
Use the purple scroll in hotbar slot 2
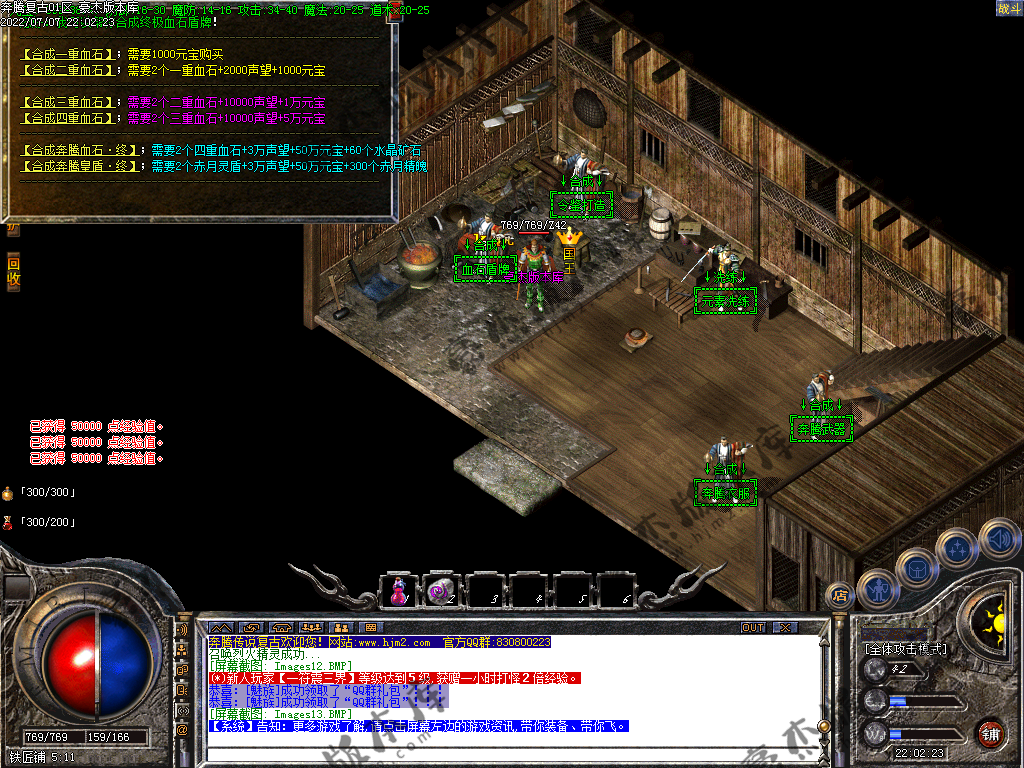click(439, 591)
